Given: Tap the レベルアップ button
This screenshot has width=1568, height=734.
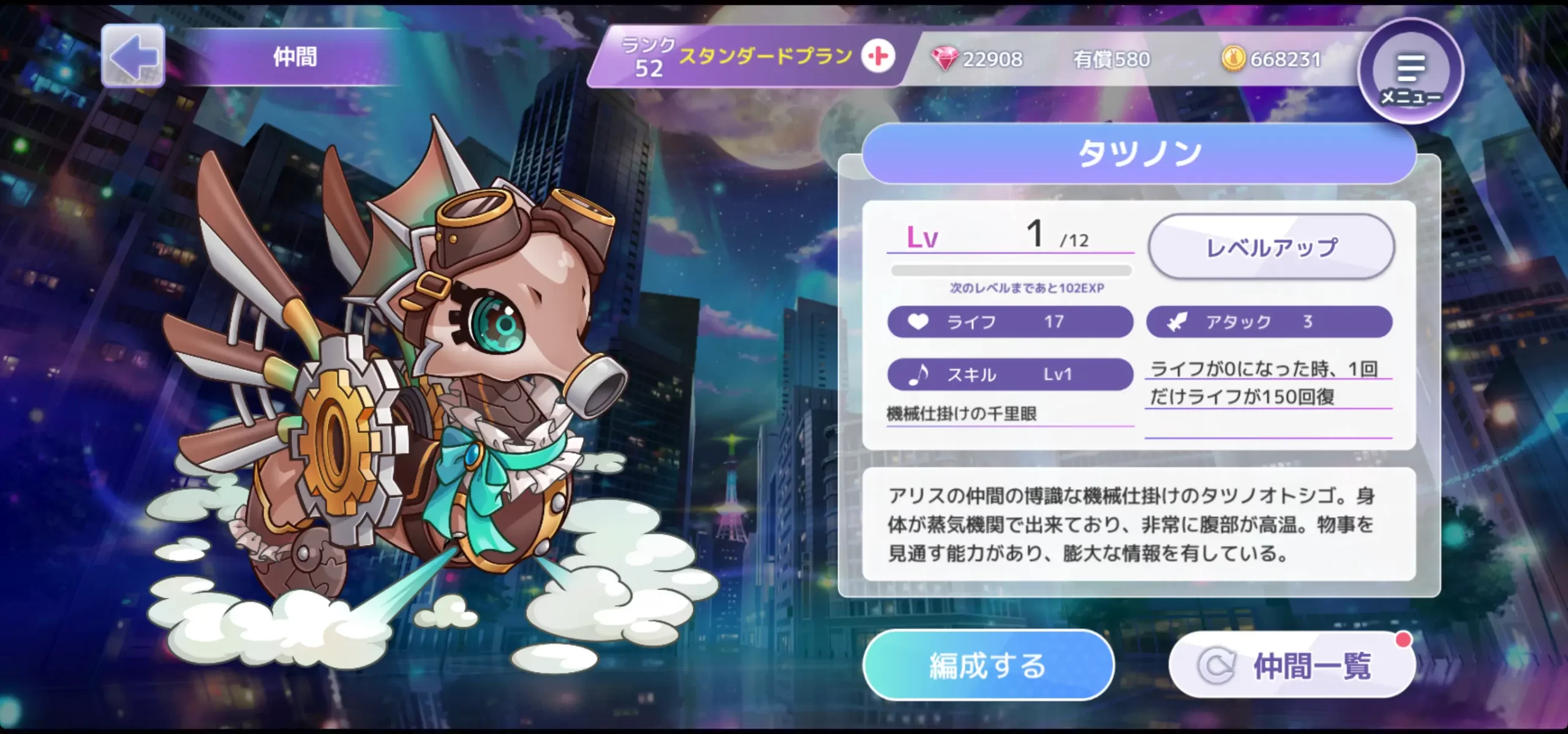Looking at the screenshot, I should click(x=1271, y=247).
